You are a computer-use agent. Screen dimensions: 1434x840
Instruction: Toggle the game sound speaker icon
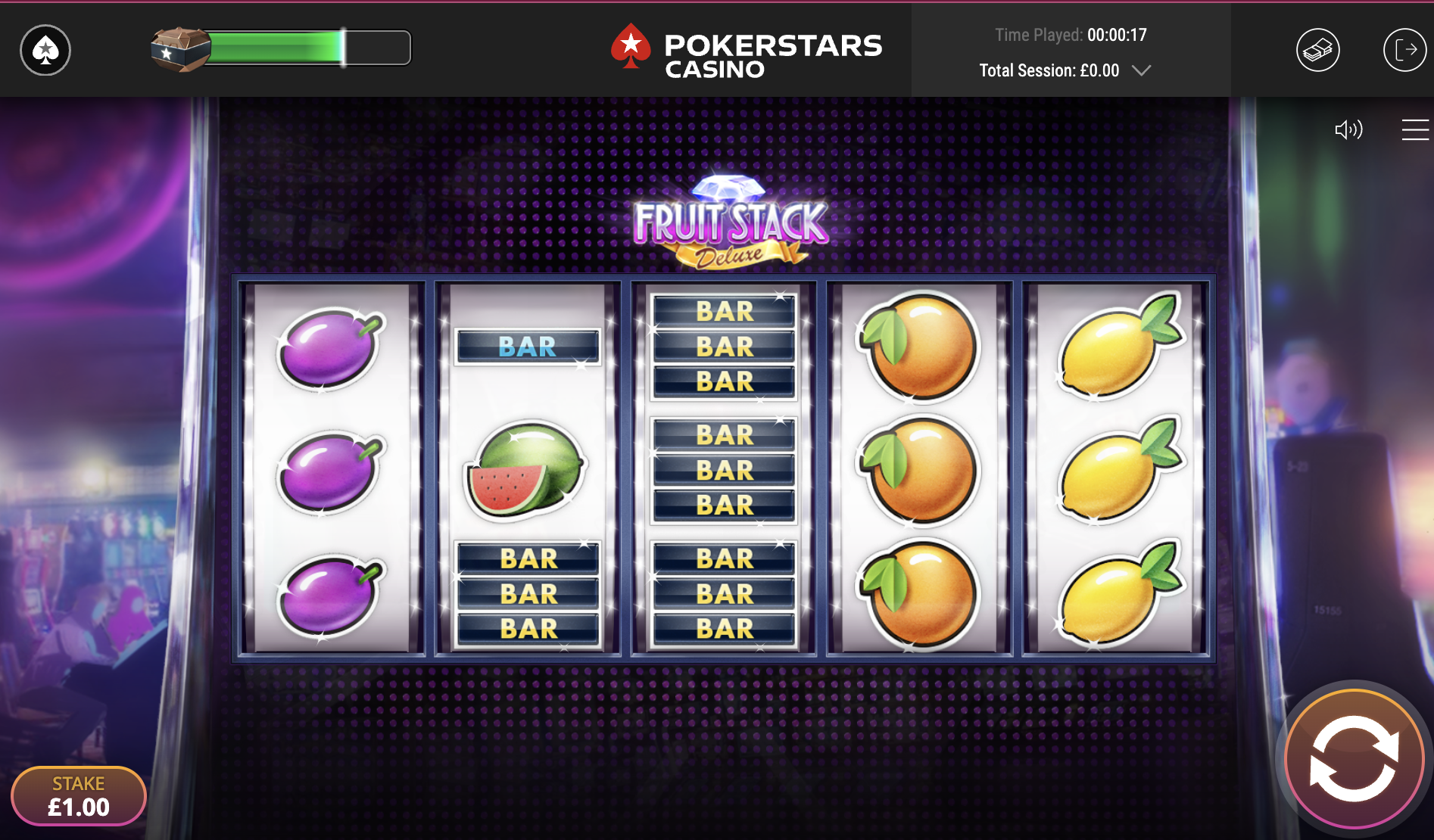(1348, 129)
